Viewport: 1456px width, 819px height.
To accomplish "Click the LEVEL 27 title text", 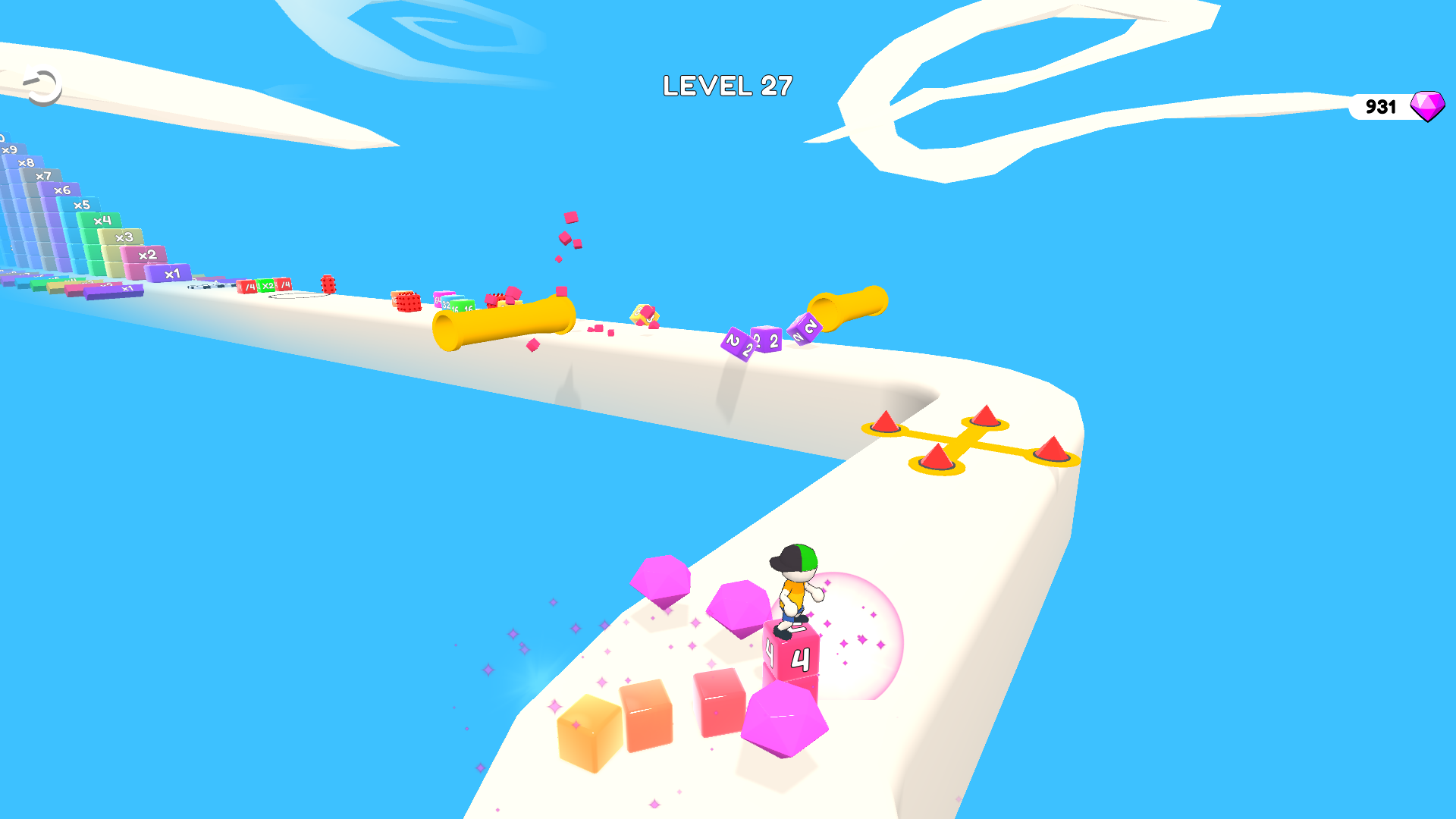I will tap(727, 86).
